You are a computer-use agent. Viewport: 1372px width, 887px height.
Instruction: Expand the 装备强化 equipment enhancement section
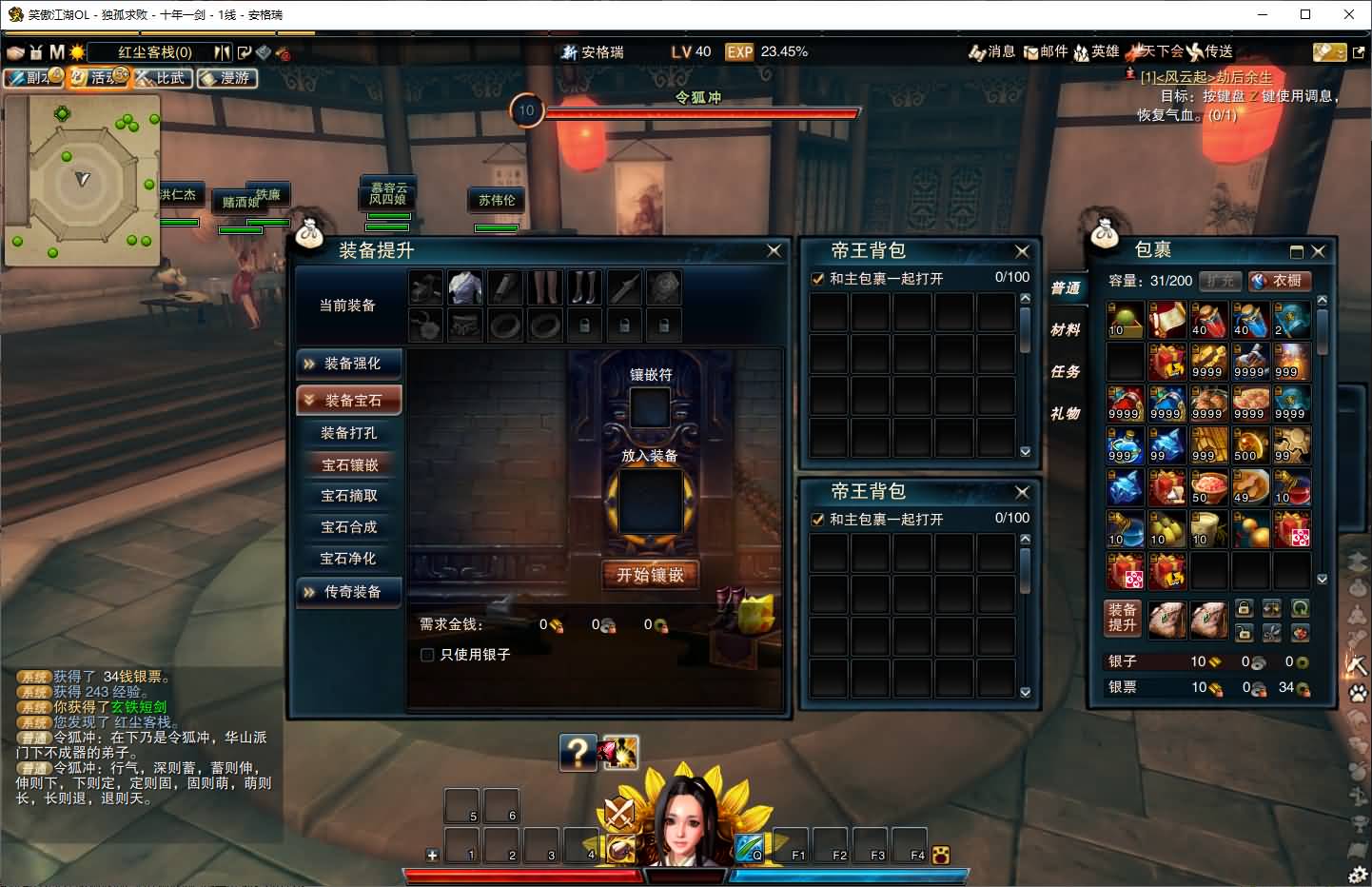coord(348,364)
